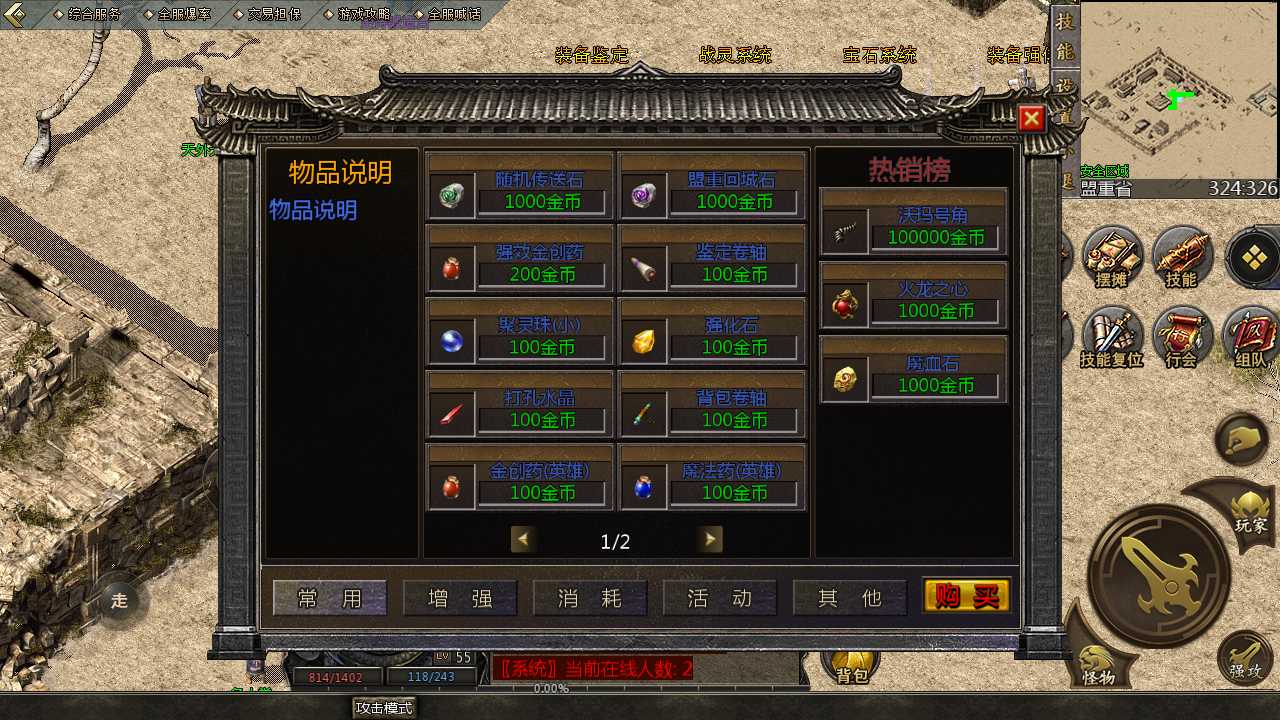Image resolution: width=1280 pixels, height=720 pixels.
Task: Pick 沃玛号角 from hot sellers list
Action: coord(913,223)
